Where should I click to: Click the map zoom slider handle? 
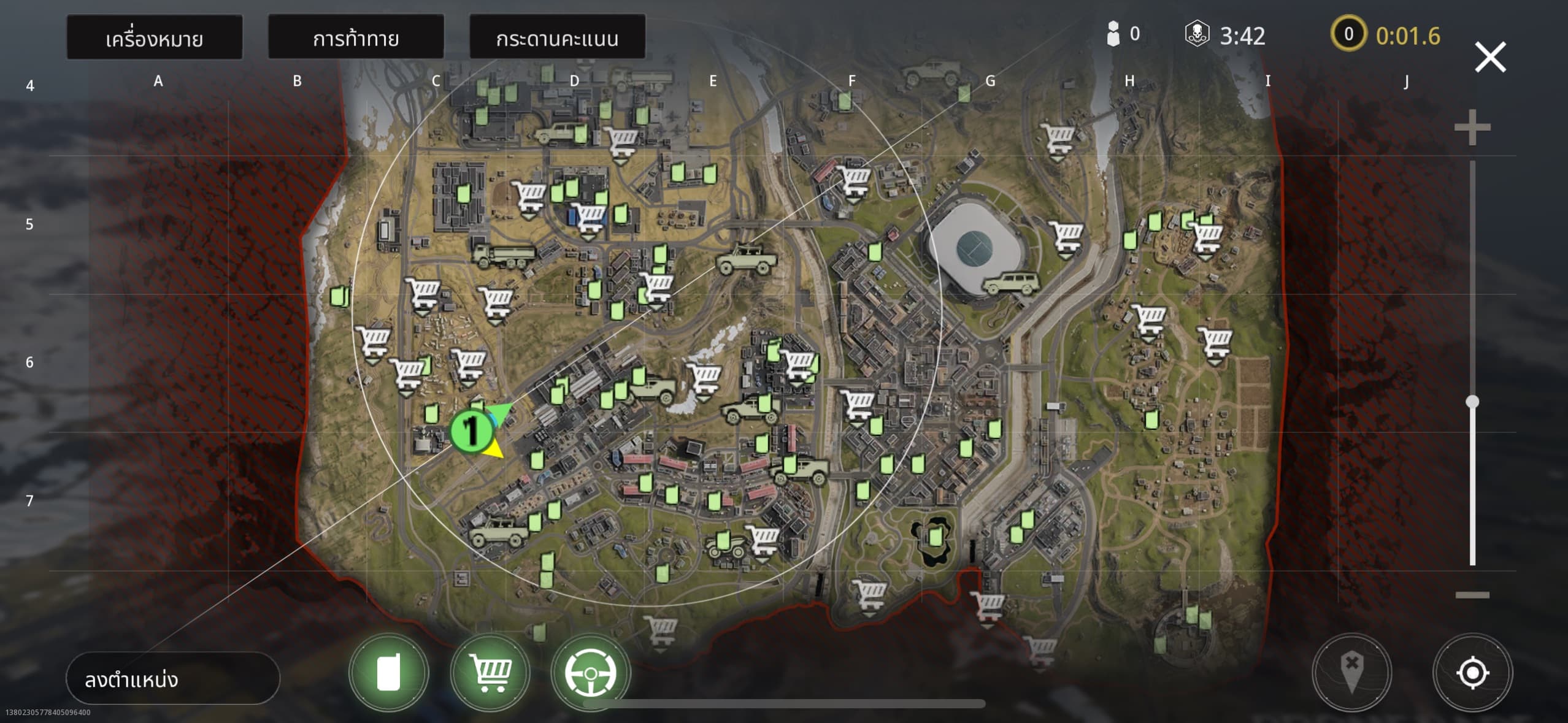click(x=1472, y=402)
